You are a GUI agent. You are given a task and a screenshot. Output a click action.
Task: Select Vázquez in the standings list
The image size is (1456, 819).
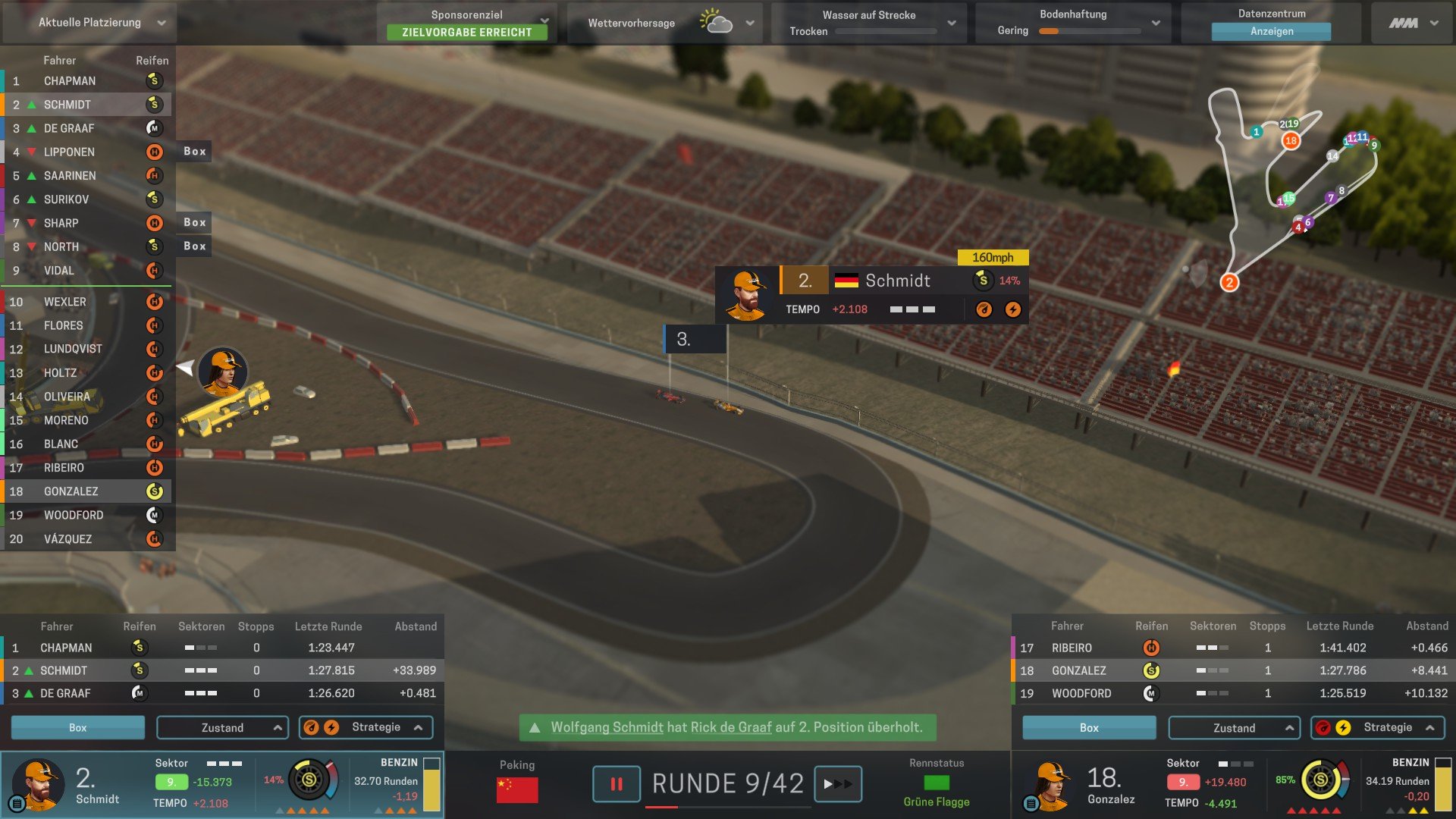tap(67, 539)
